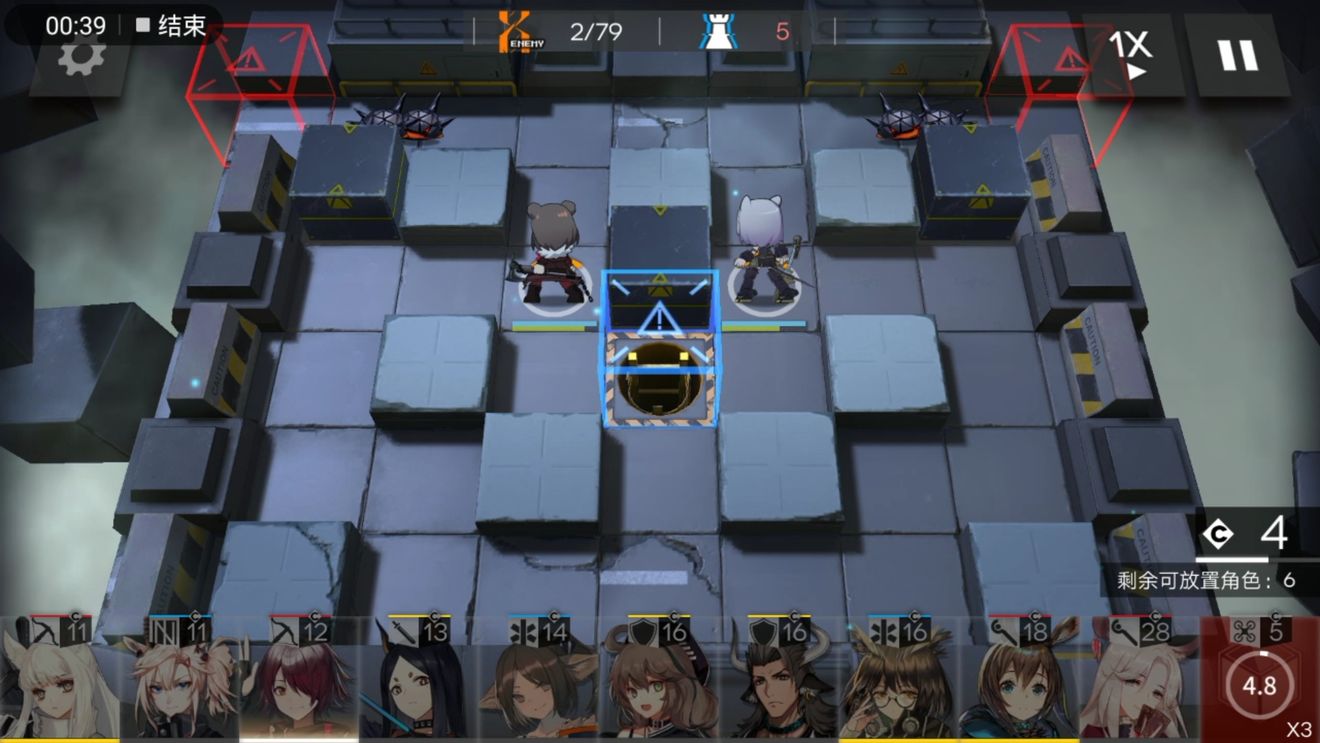Pick the cost 11 blonde vanguard operator card
Viewport: 1320px width, 743px height.
(180, 680)
